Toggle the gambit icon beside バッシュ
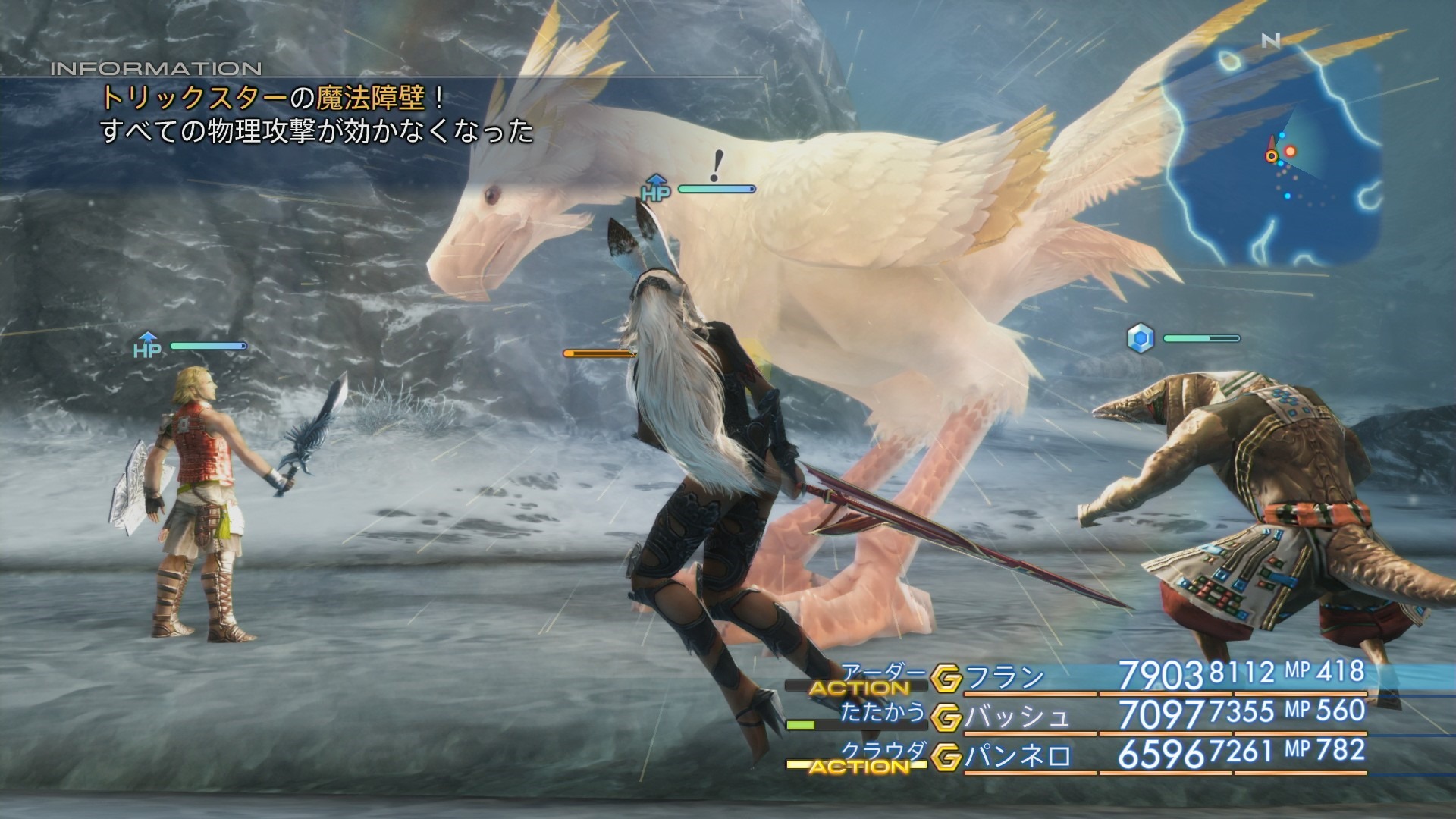This screenshot has width=1456, height=819. [946, 717]
